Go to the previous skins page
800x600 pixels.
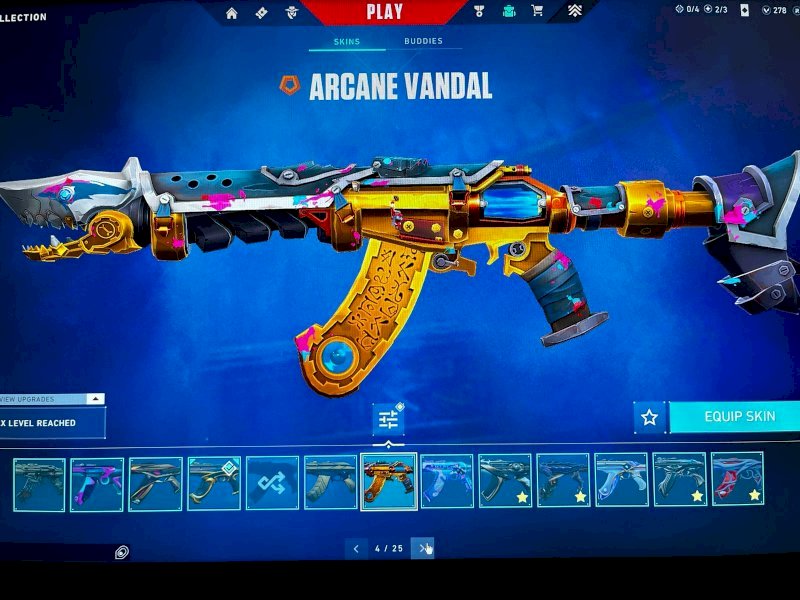(x=356, y=548)
